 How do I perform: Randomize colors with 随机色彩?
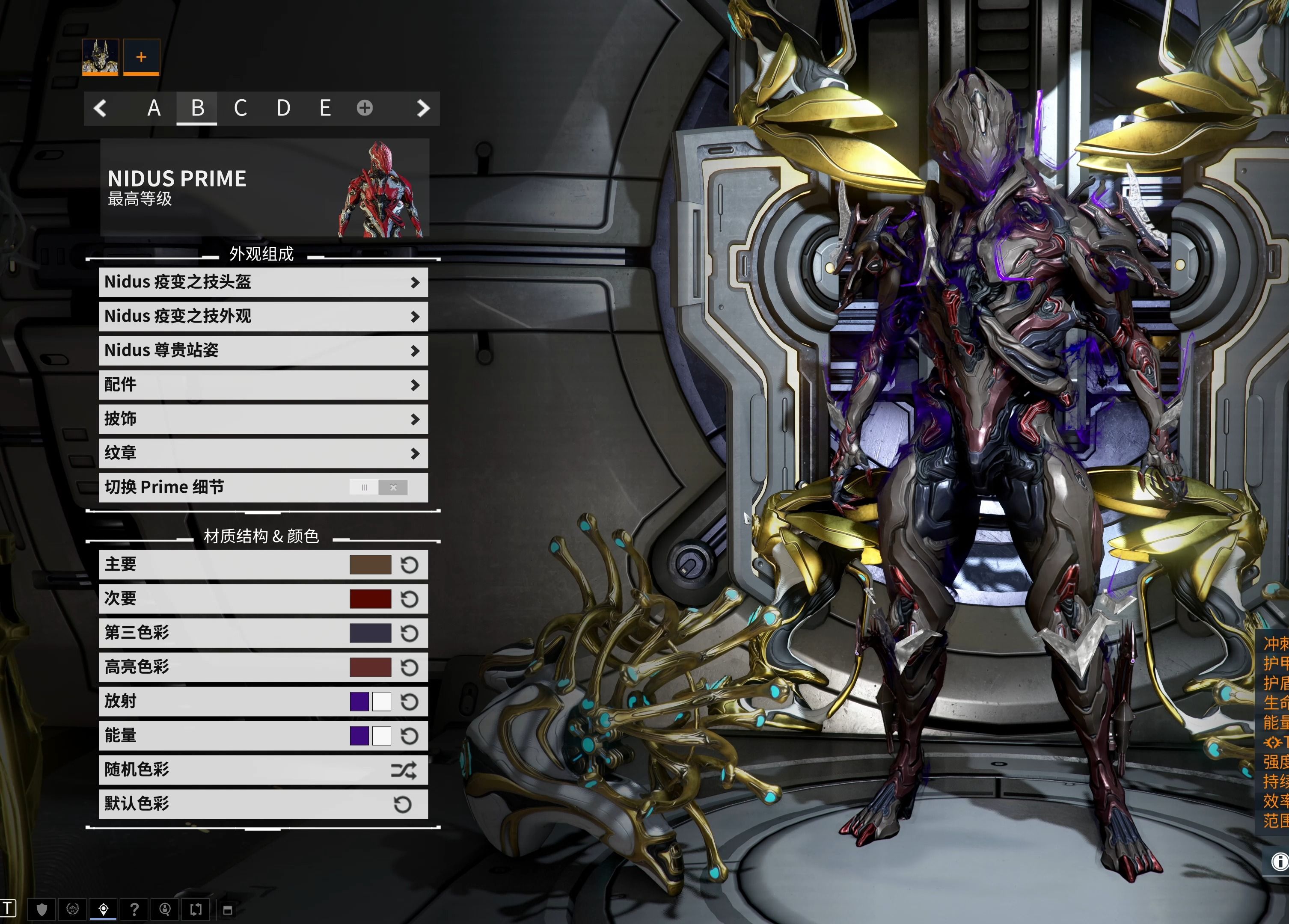[263, 770]
